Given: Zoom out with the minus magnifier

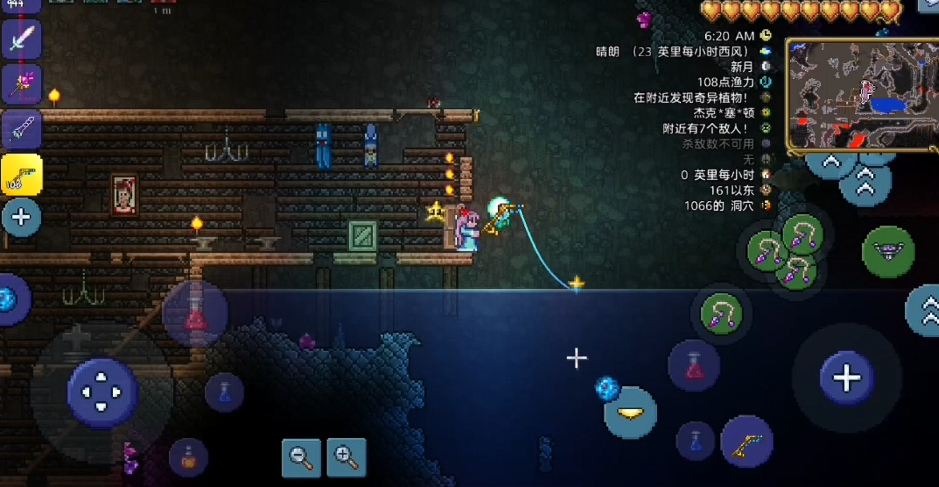Looking at the screenshot, I should point(301,457).
